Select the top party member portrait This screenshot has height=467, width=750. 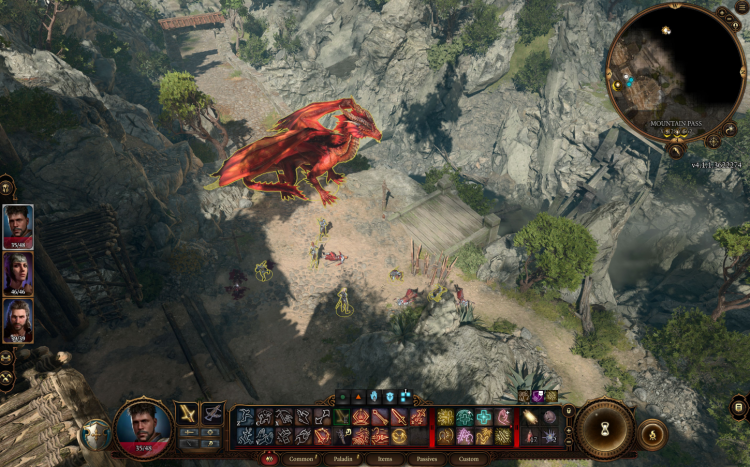tap(18, 225)
